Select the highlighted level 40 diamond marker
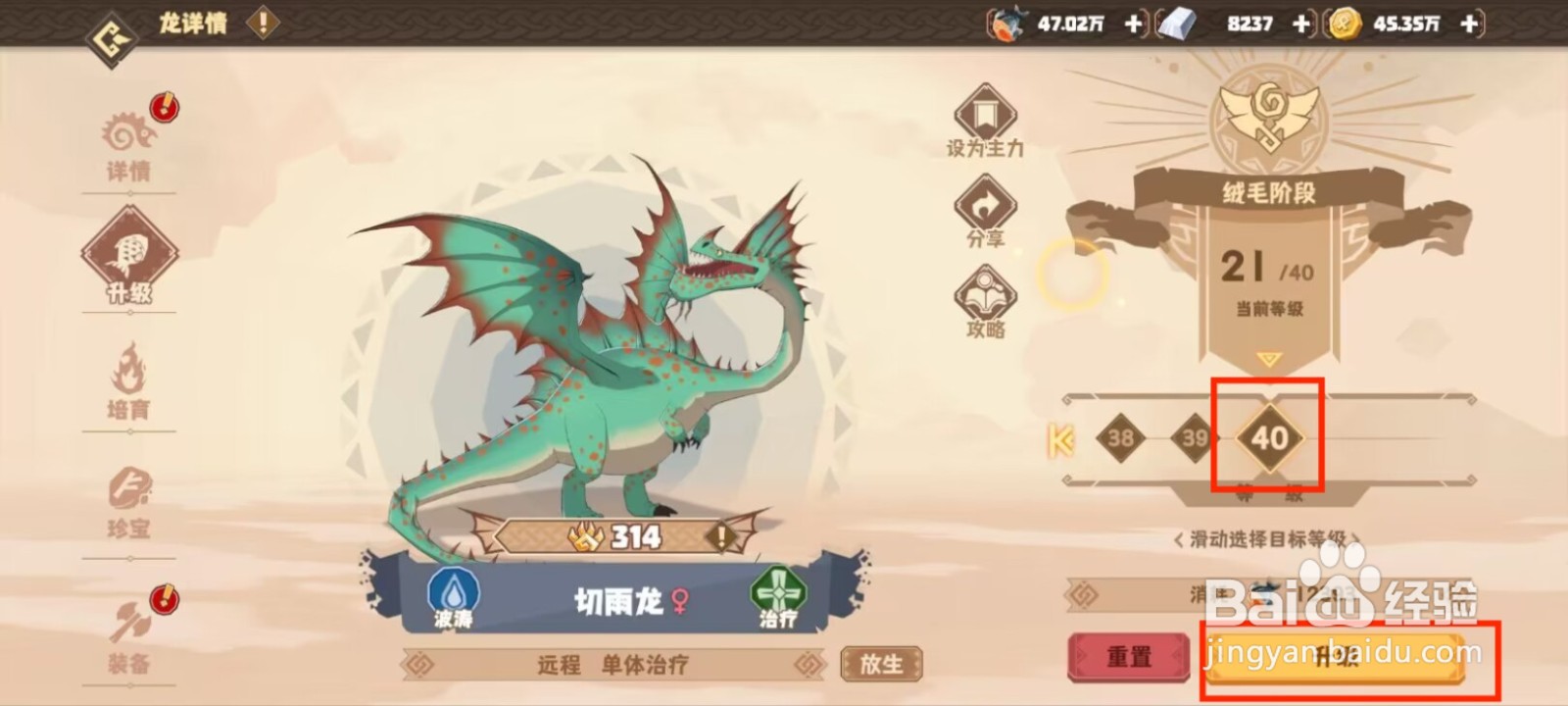This screenshot has width=1568, height=706. coord(1269,438)
